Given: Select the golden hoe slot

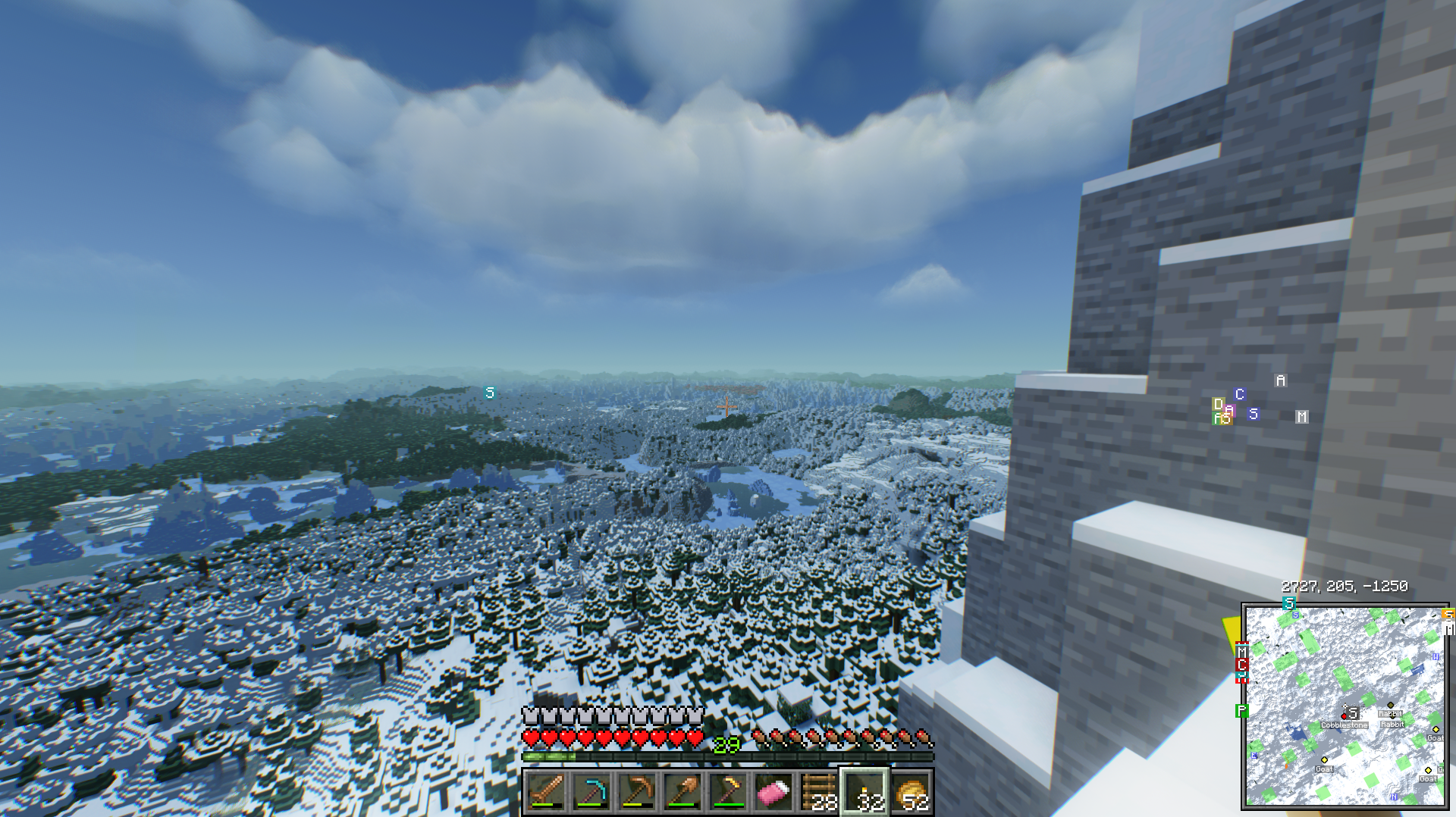Looking at the screenshot, I should tap(728, 792).
